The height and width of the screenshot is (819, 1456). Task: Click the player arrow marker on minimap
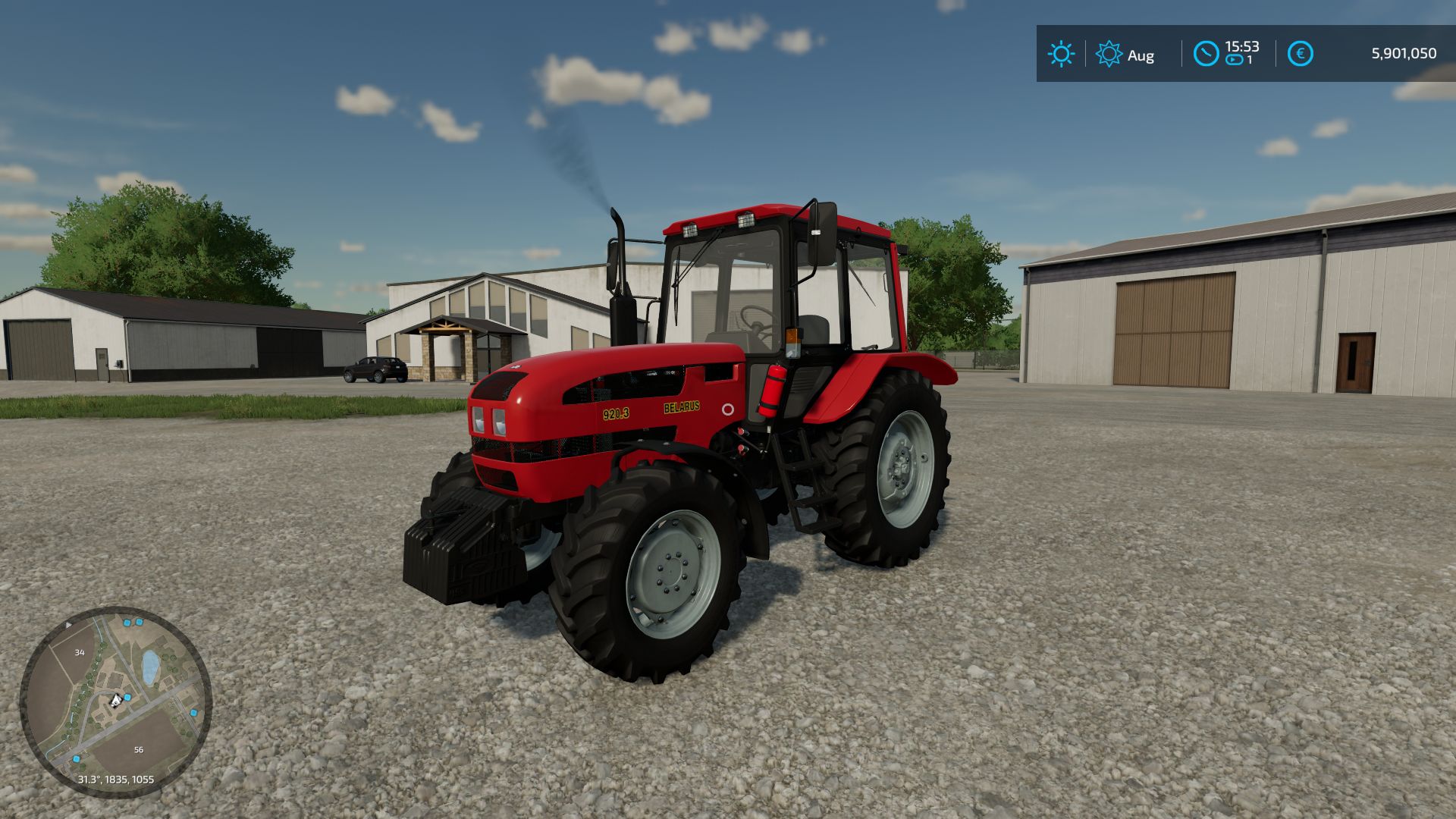pos(115,701)
